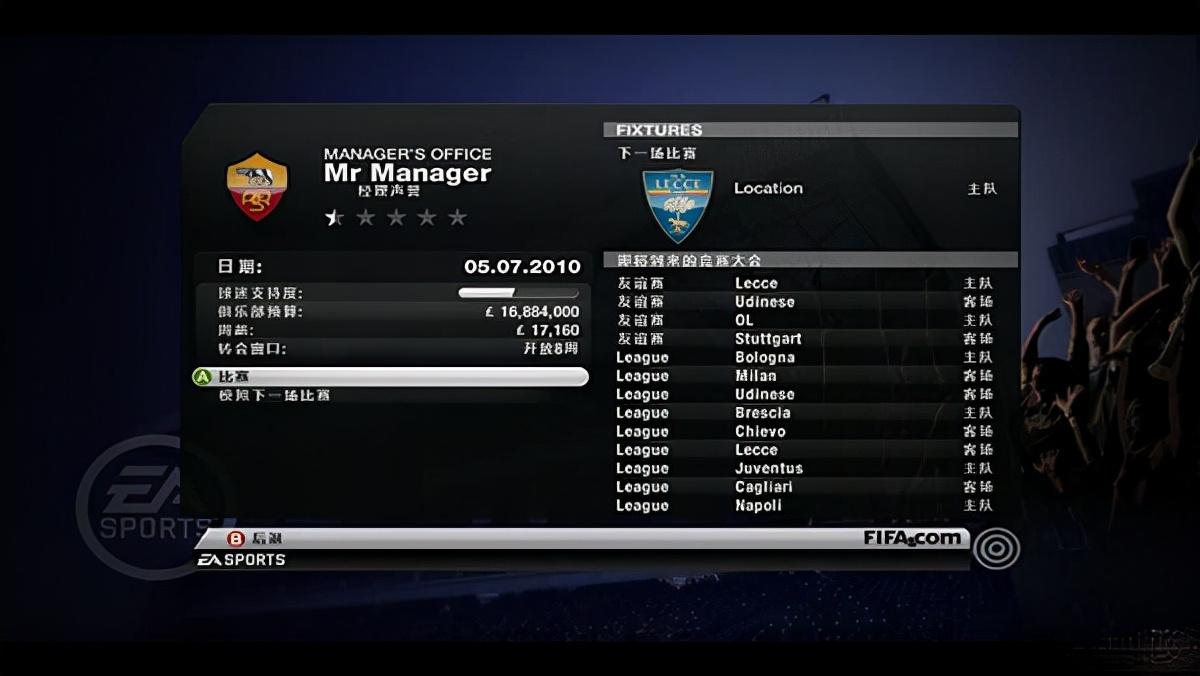The width and height of the screenshot is (1200, 676).
Task: Select the highlighted 比赛 match menu entry
Action: click(x=389, y=377)
